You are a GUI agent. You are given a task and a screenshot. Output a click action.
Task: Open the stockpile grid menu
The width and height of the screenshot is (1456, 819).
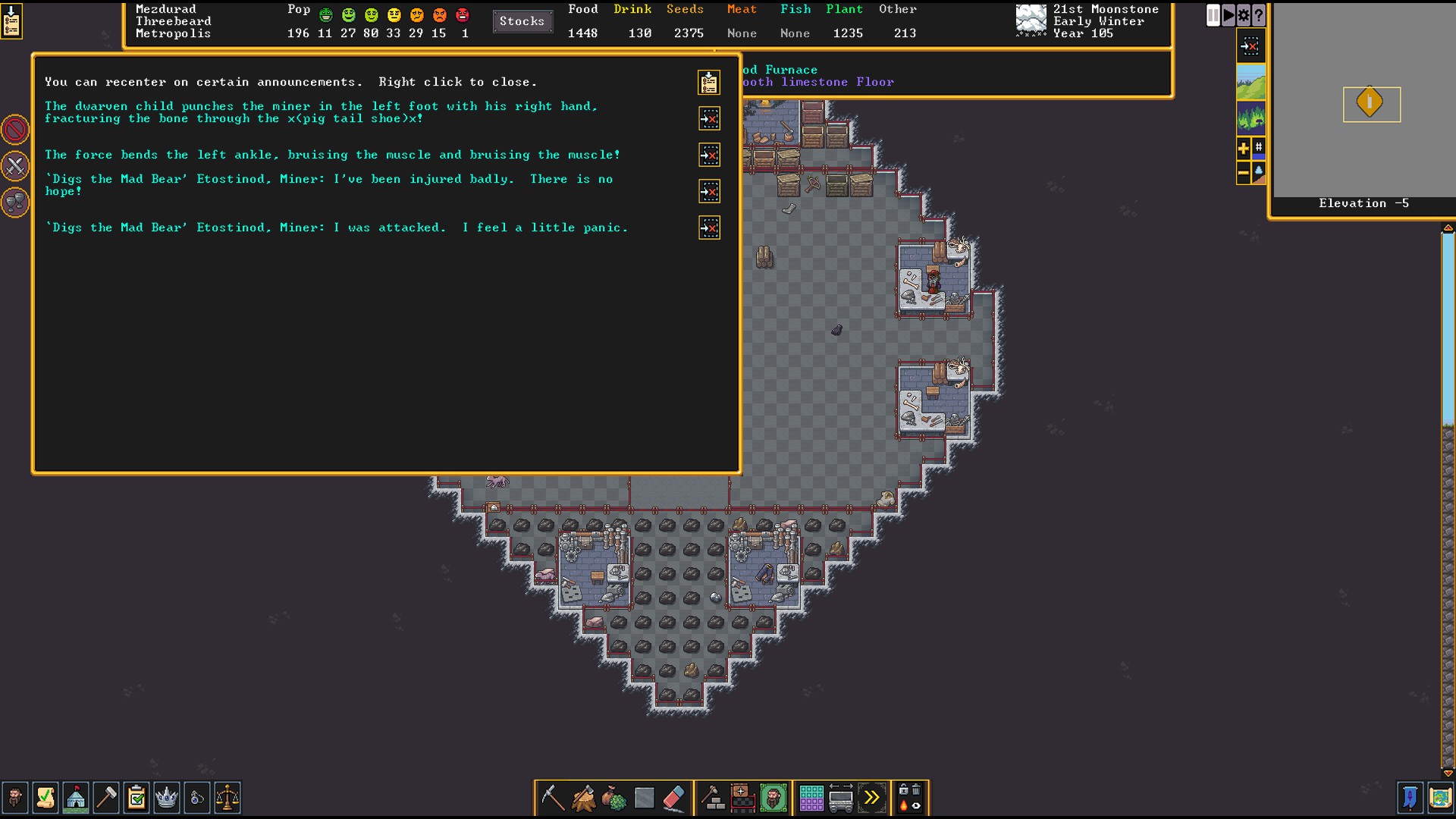pyautogui.click(x=811, y=798)
